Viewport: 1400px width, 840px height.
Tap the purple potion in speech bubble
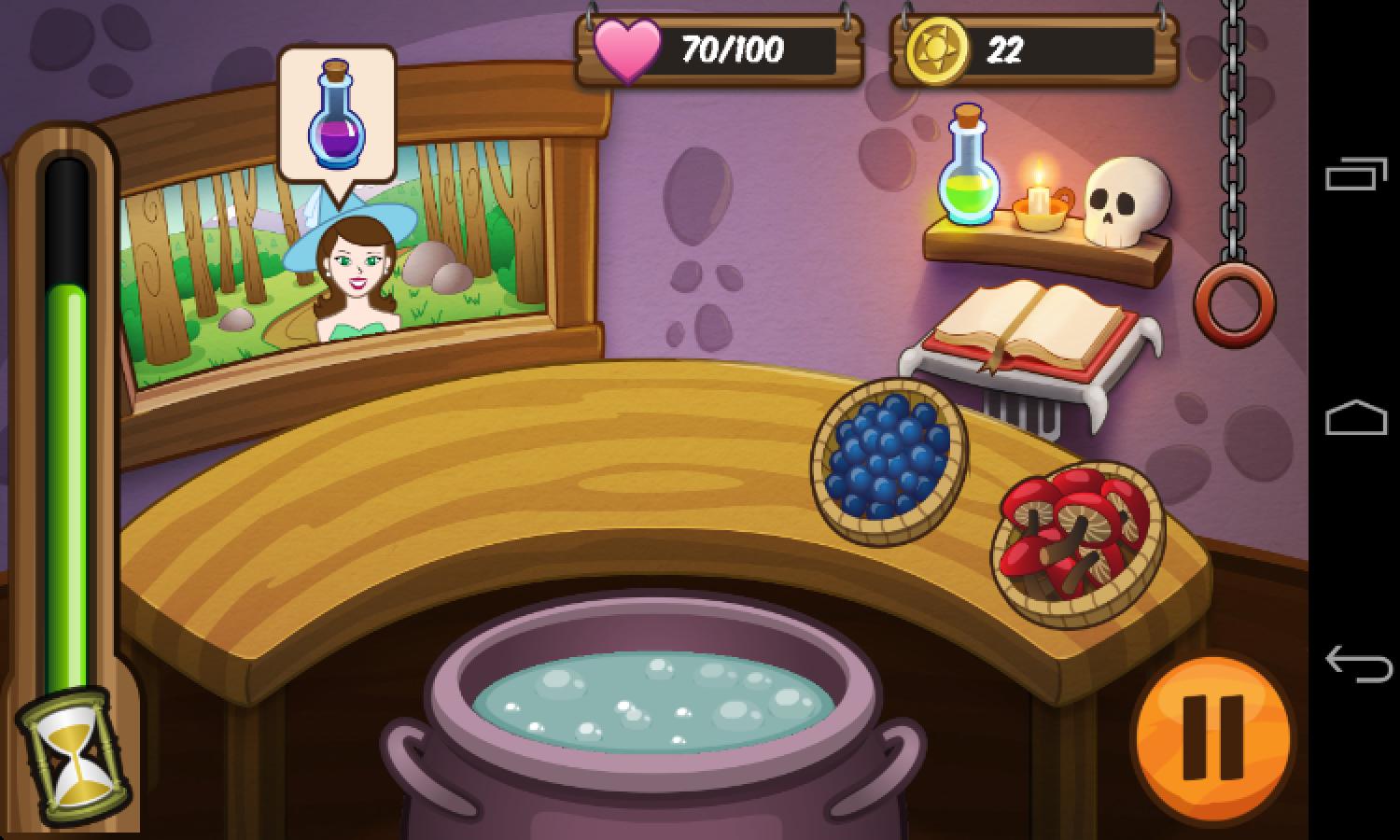click(x=336, y=126)
